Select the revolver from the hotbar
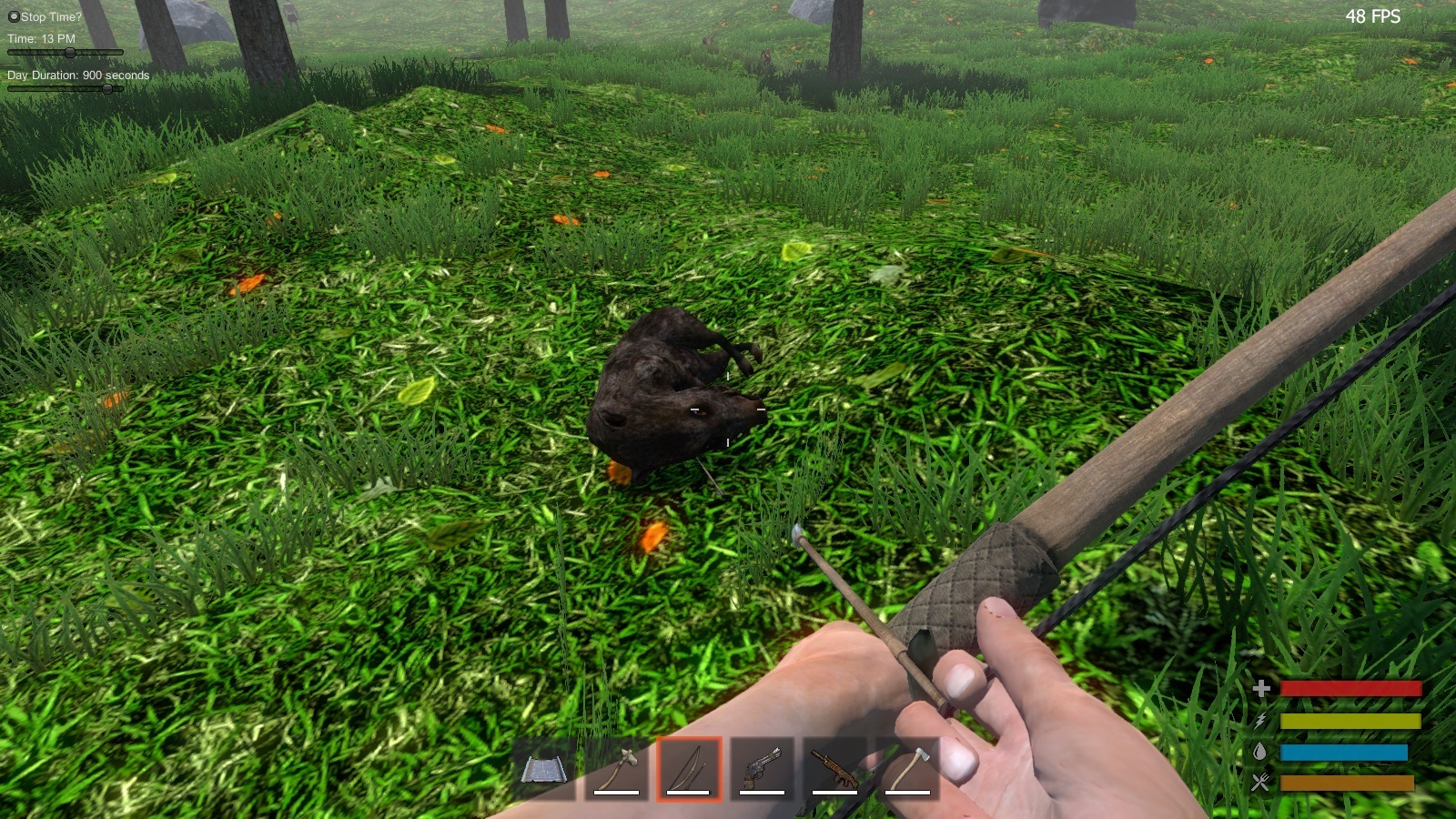The height and width of the screenshot is (819, 1456). click(x=763, y=769)
